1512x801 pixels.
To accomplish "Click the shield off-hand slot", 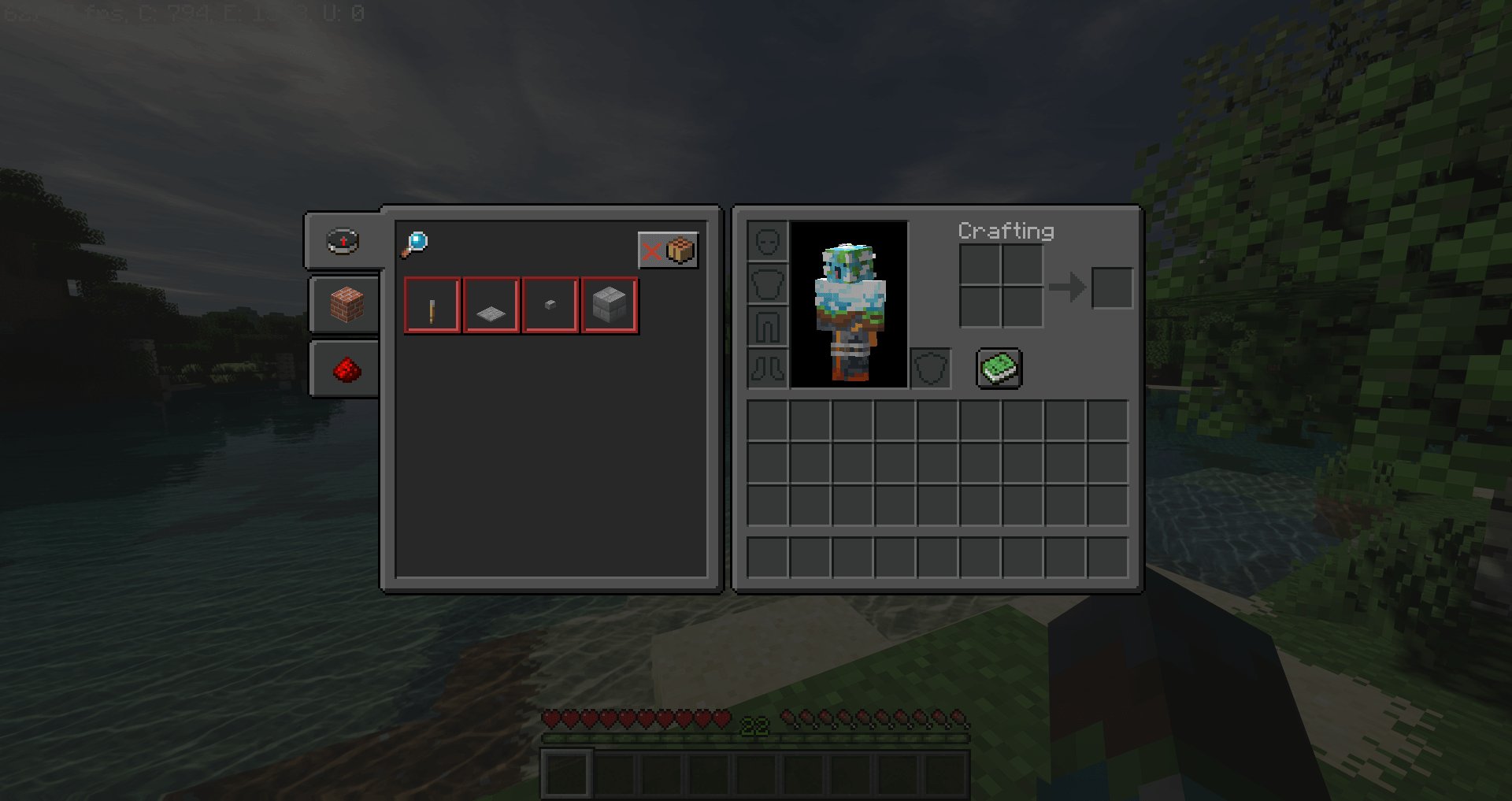I will coord(931,369).
